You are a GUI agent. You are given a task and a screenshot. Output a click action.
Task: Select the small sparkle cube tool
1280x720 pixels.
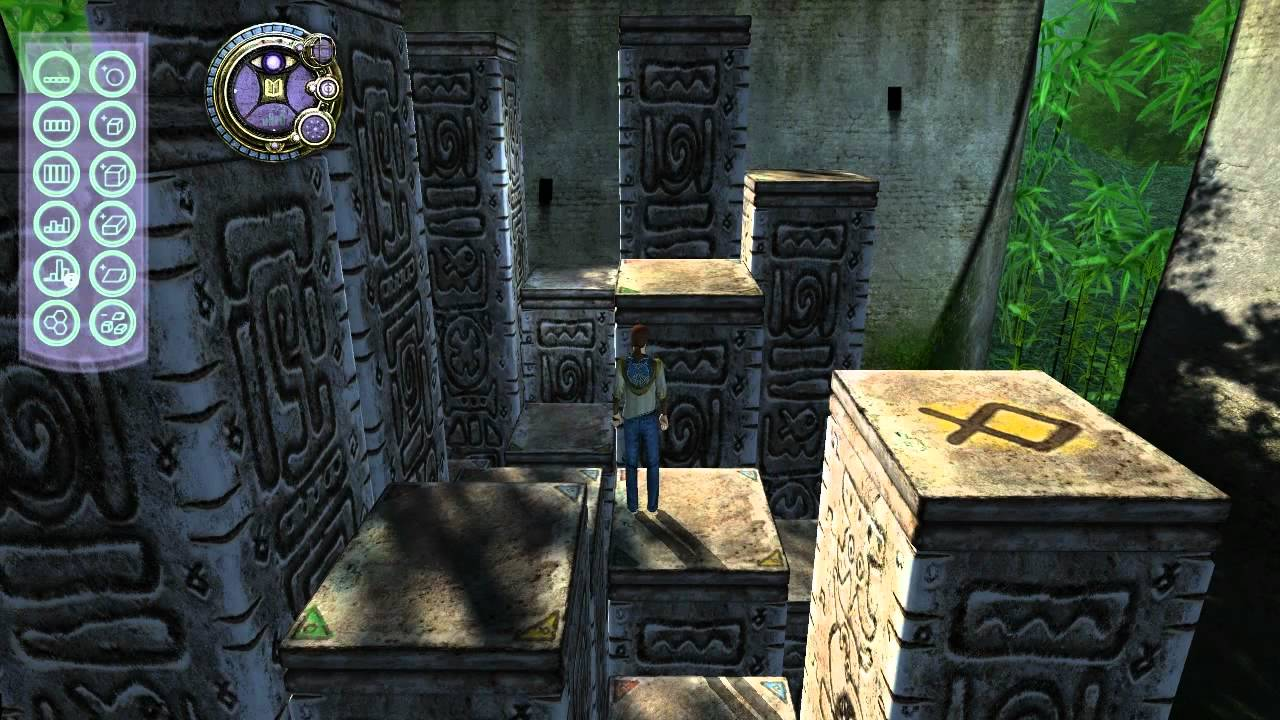coord(112,124)
